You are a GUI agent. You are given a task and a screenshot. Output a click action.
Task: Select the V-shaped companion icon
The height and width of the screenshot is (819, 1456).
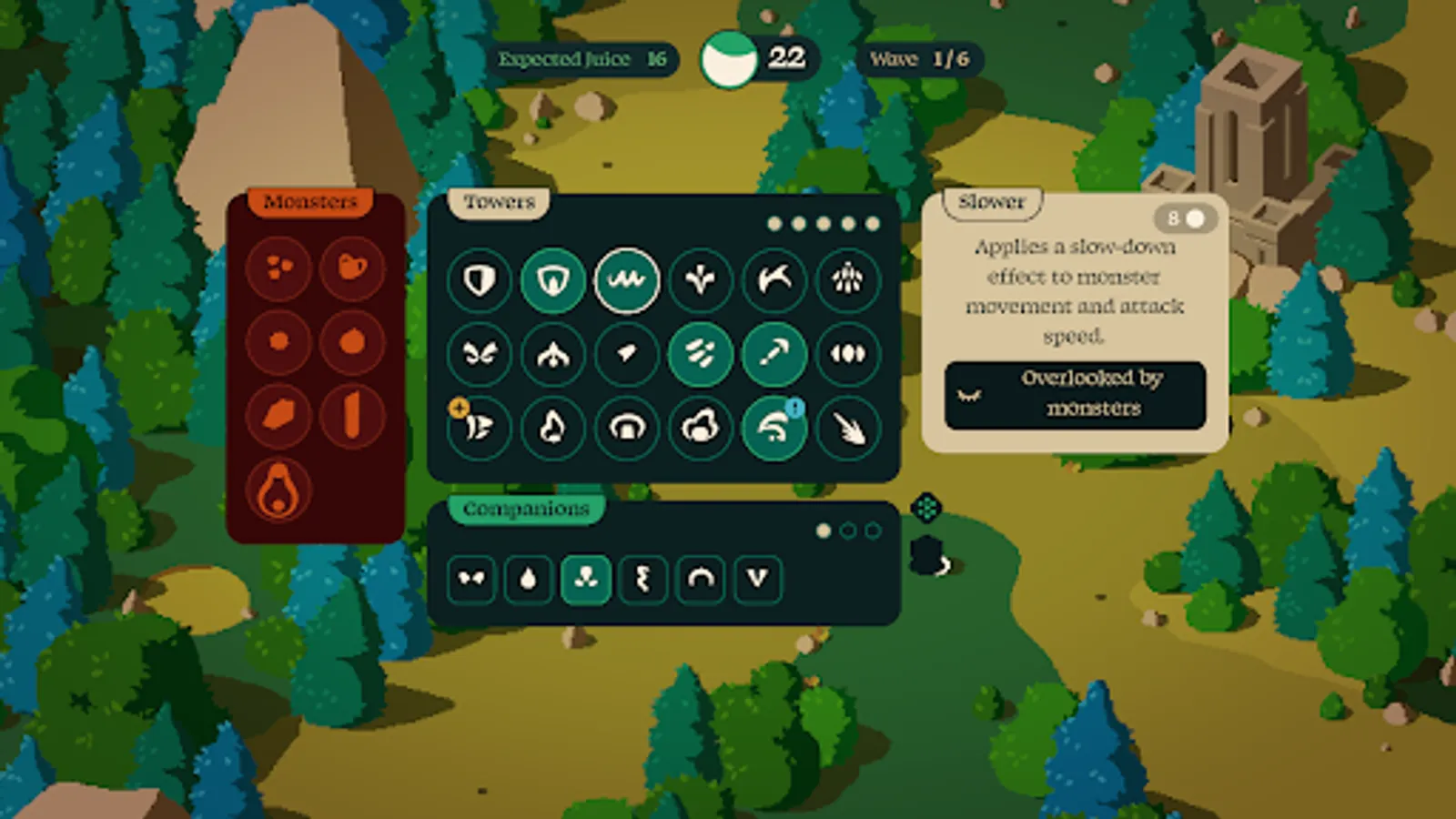coord(758,580)
